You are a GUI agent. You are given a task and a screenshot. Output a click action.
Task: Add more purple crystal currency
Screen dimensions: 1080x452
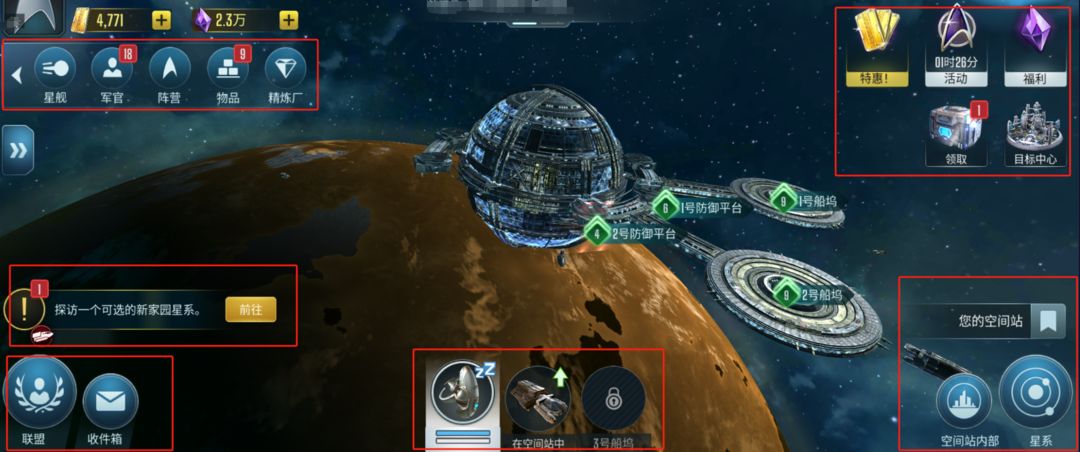pyautogui.click(x=288, y=19)
